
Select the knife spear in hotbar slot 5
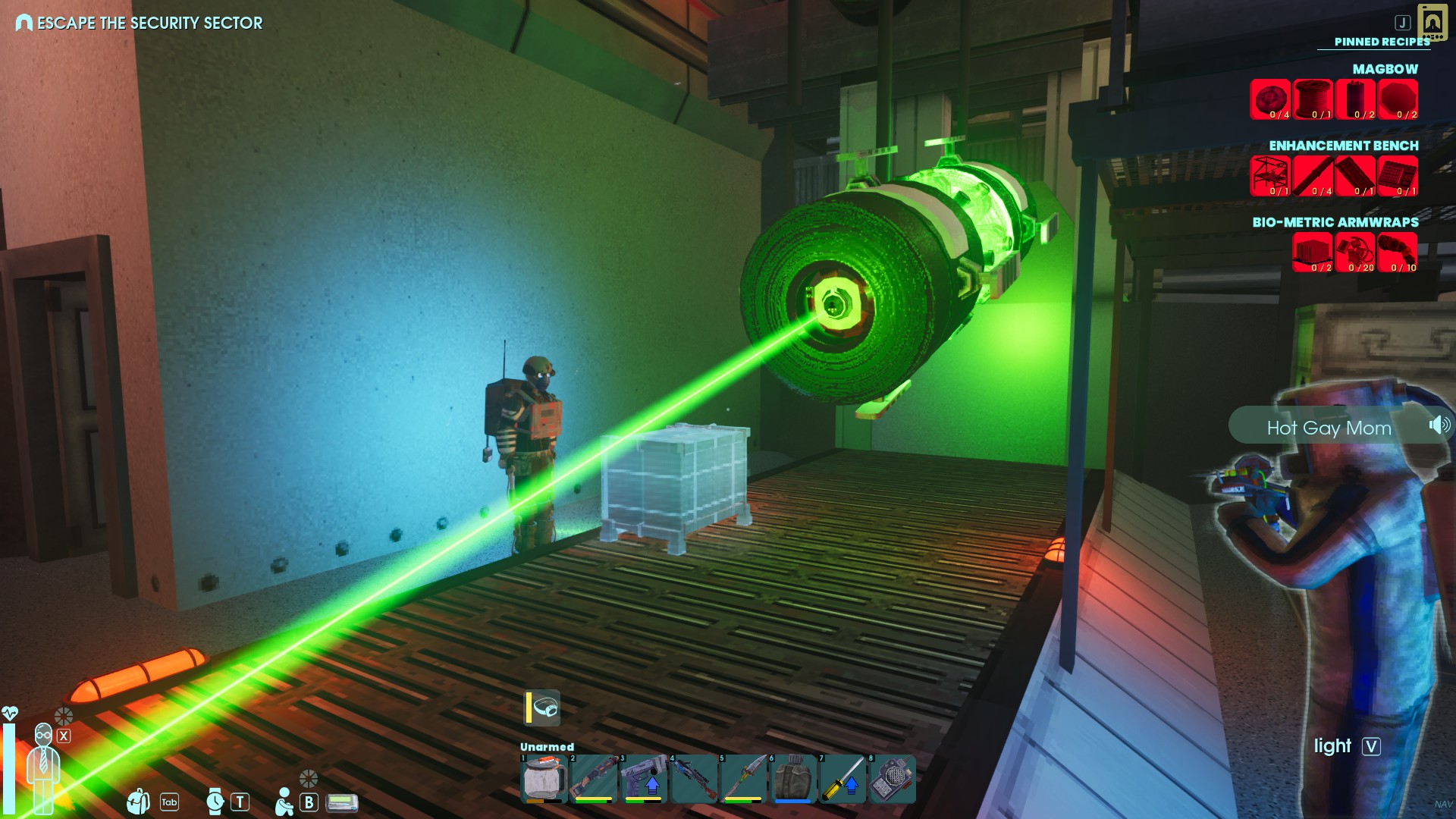pos(743,779)
